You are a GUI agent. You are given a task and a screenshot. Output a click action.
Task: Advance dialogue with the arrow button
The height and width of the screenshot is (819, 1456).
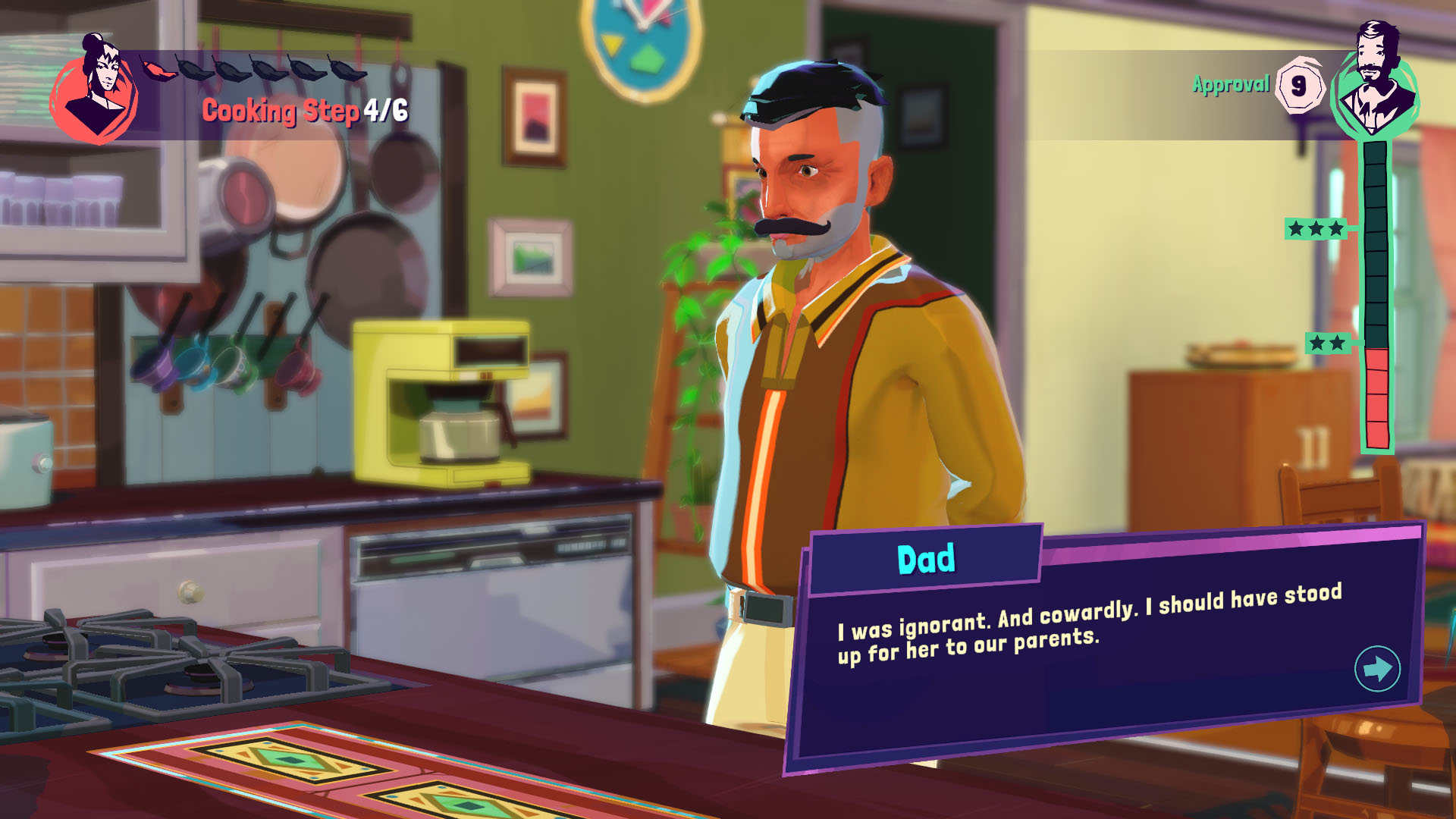(x=1376, y=668)
